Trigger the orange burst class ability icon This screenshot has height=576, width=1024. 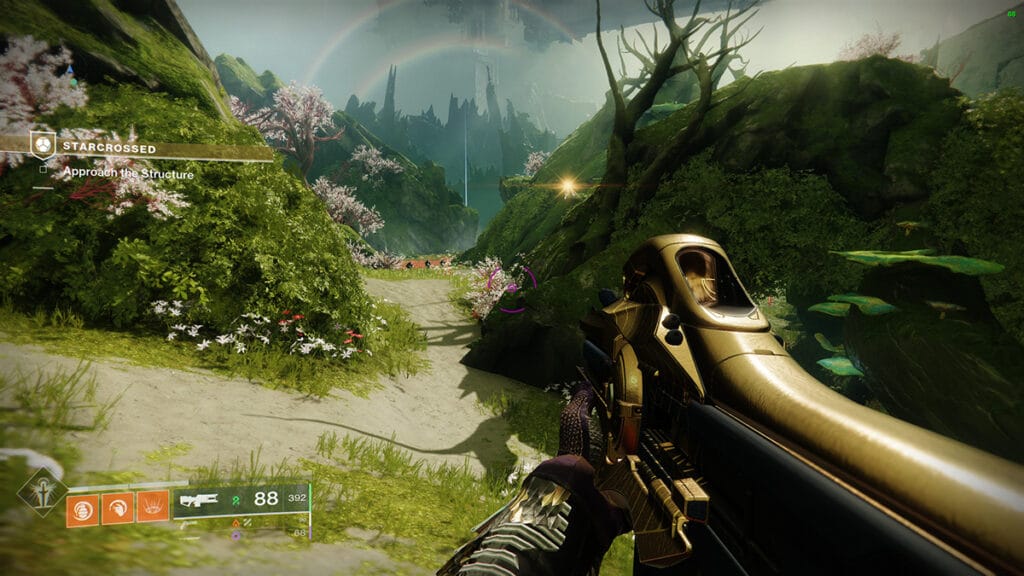pyautogui.click(x=152, y=508)
